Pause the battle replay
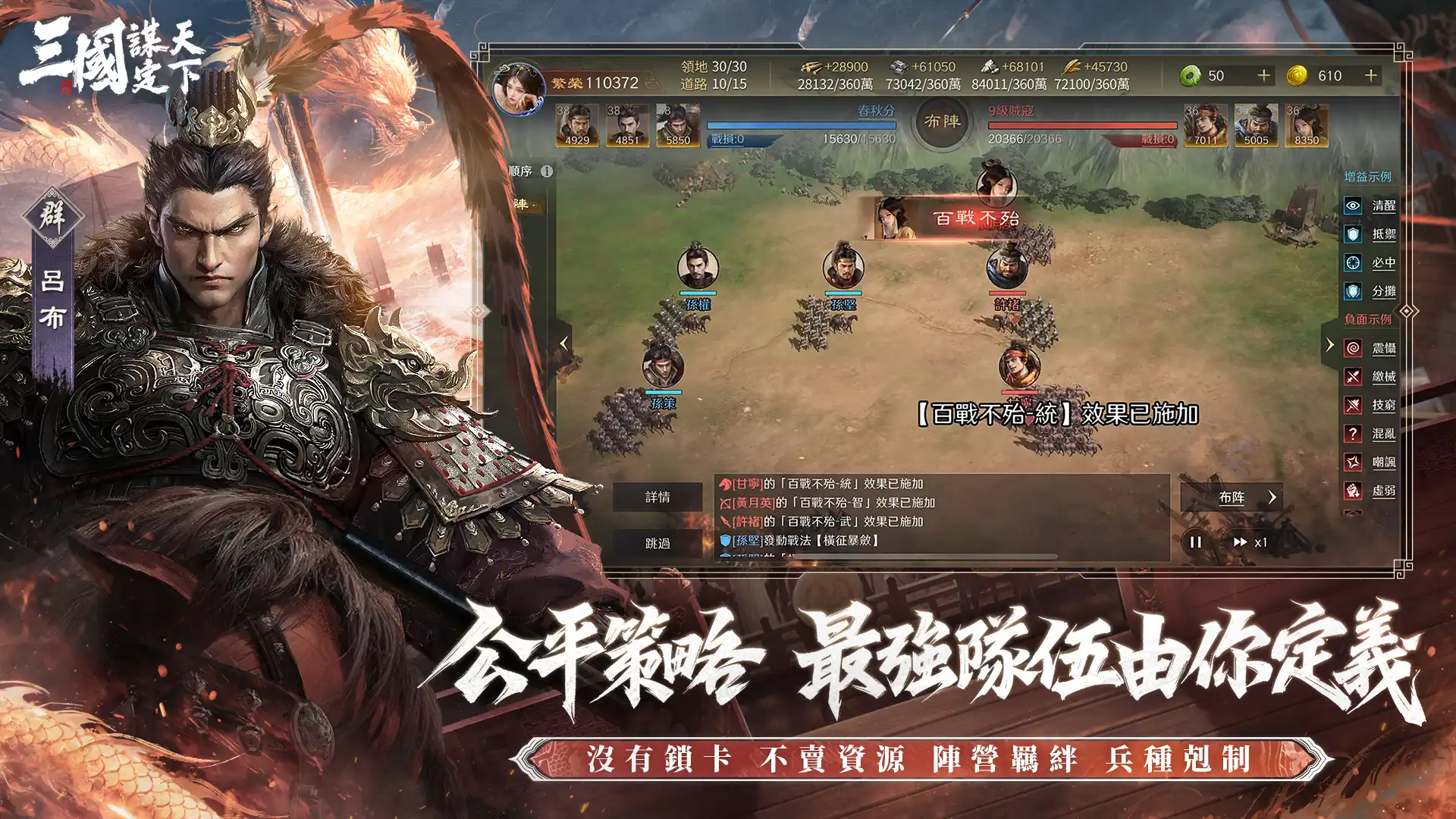 click(1196, 542)
